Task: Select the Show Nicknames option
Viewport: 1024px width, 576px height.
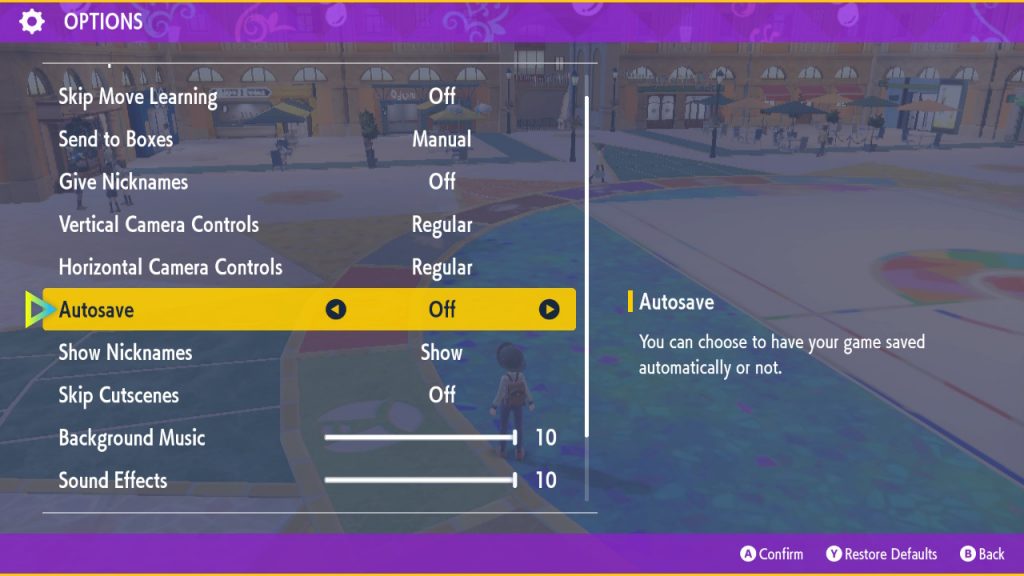Action: [126, 353]
